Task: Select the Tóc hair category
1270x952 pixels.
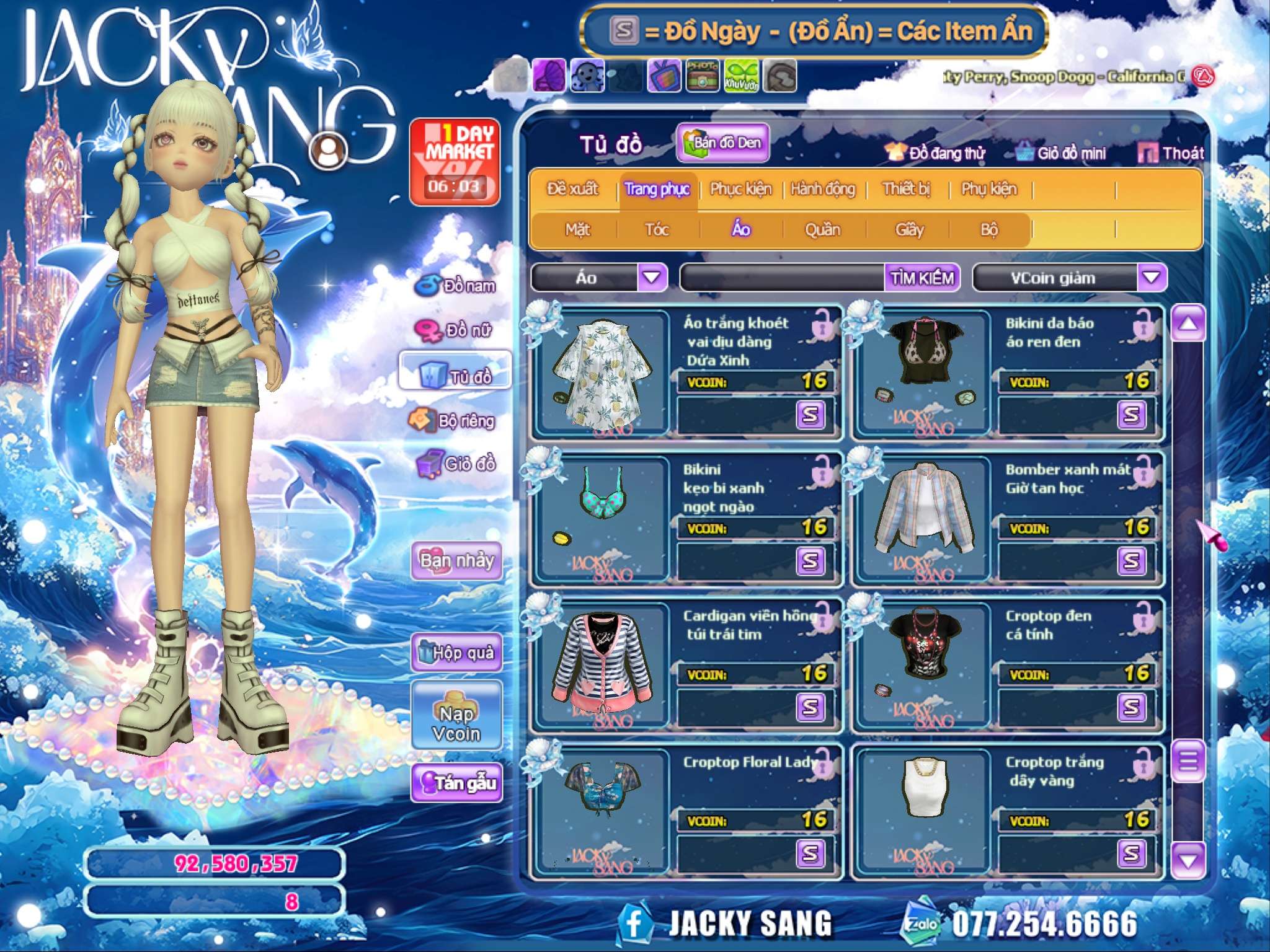Action: [657, 230]
